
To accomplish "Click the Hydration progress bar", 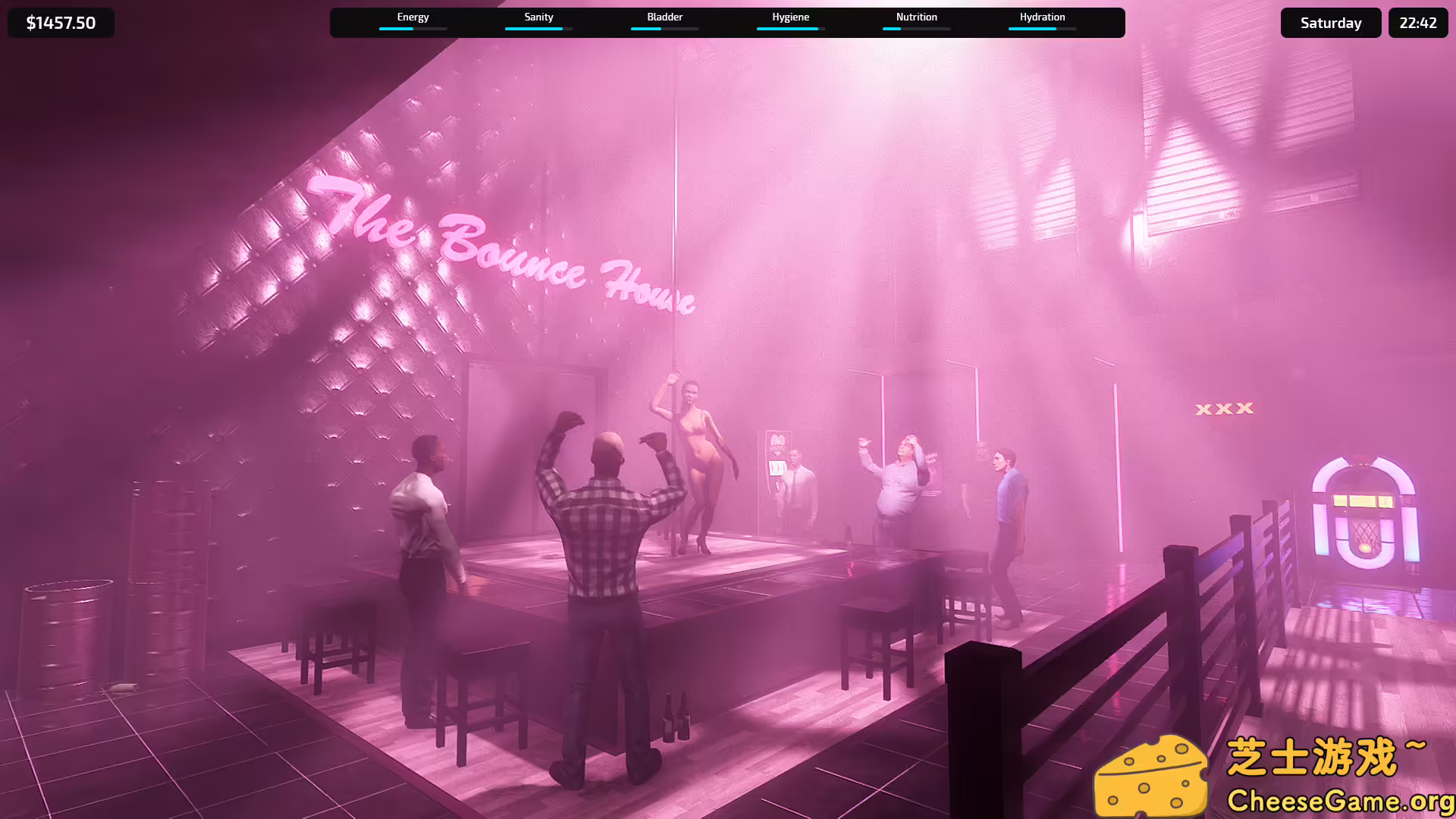I will [1042, 29].
